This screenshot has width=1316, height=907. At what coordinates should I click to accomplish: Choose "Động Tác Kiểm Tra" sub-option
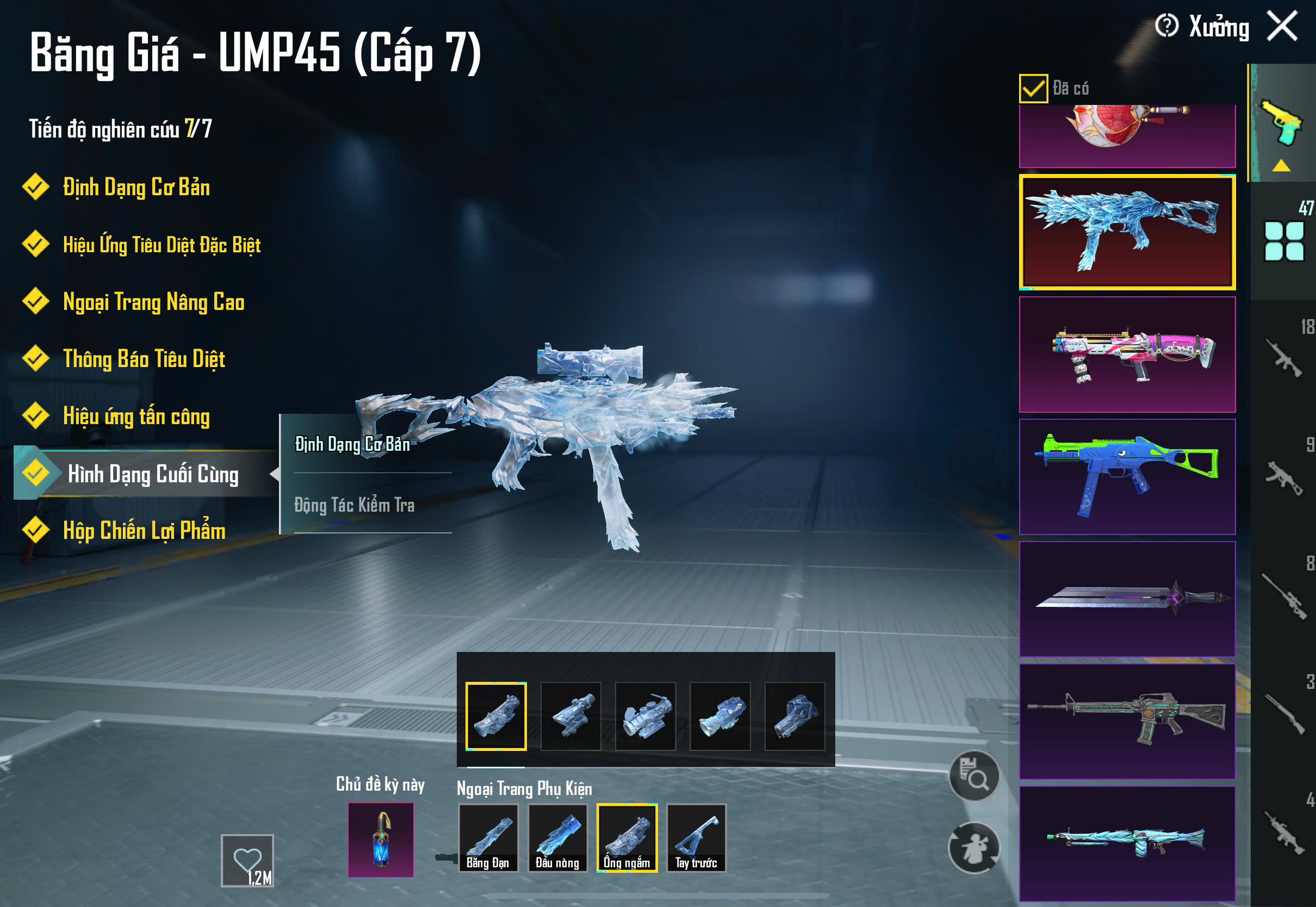[355, 505]
